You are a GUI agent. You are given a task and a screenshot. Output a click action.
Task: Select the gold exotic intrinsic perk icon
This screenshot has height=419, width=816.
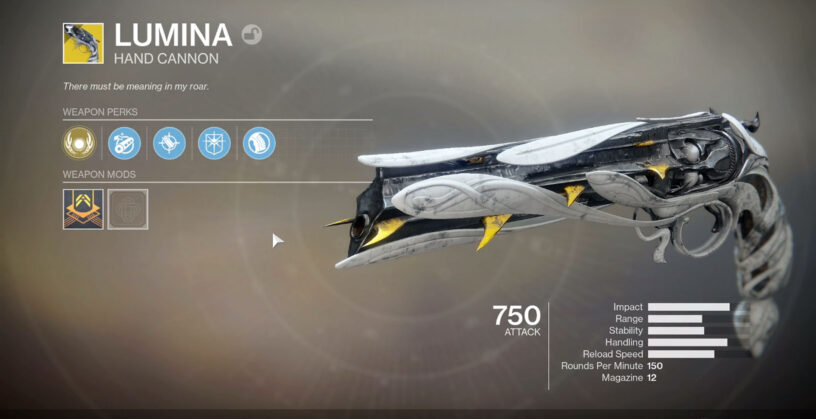[x=80, y=143]
